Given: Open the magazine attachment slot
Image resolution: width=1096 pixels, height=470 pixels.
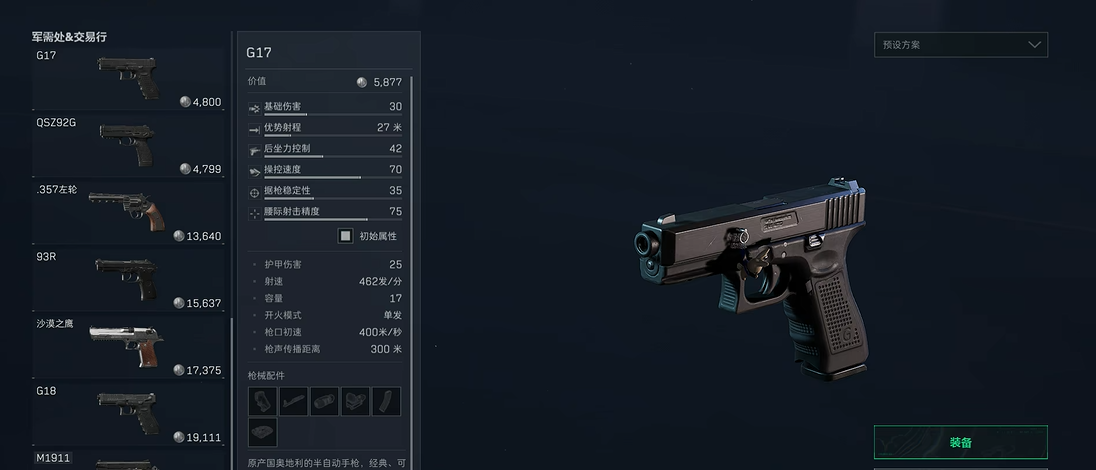Looking at the screenshot, I should pyautogui.click(x=386, y=402).
